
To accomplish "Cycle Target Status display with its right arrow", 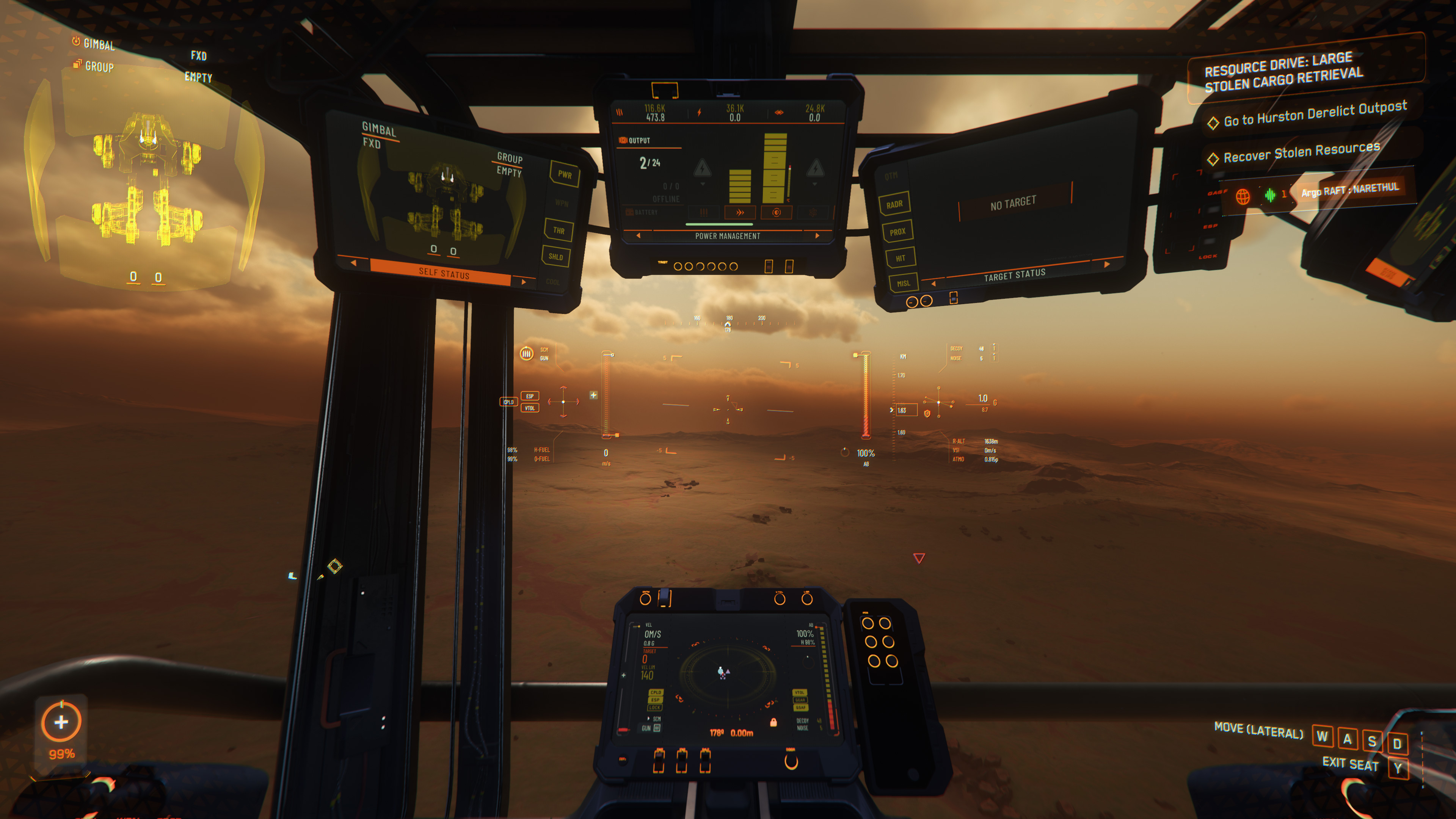I will (1107, 264).
